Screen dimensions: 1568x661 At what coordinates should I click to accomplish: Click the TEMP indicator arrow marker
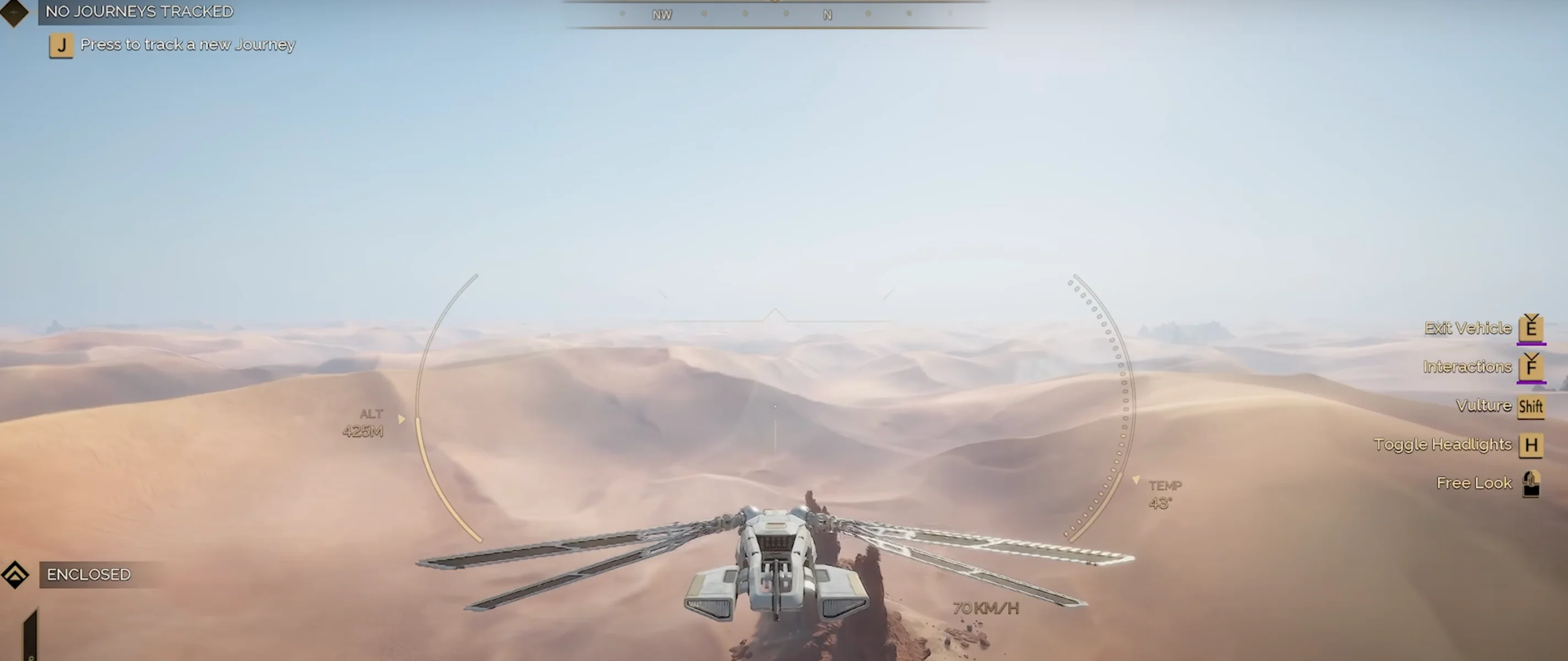(1136, 479)
